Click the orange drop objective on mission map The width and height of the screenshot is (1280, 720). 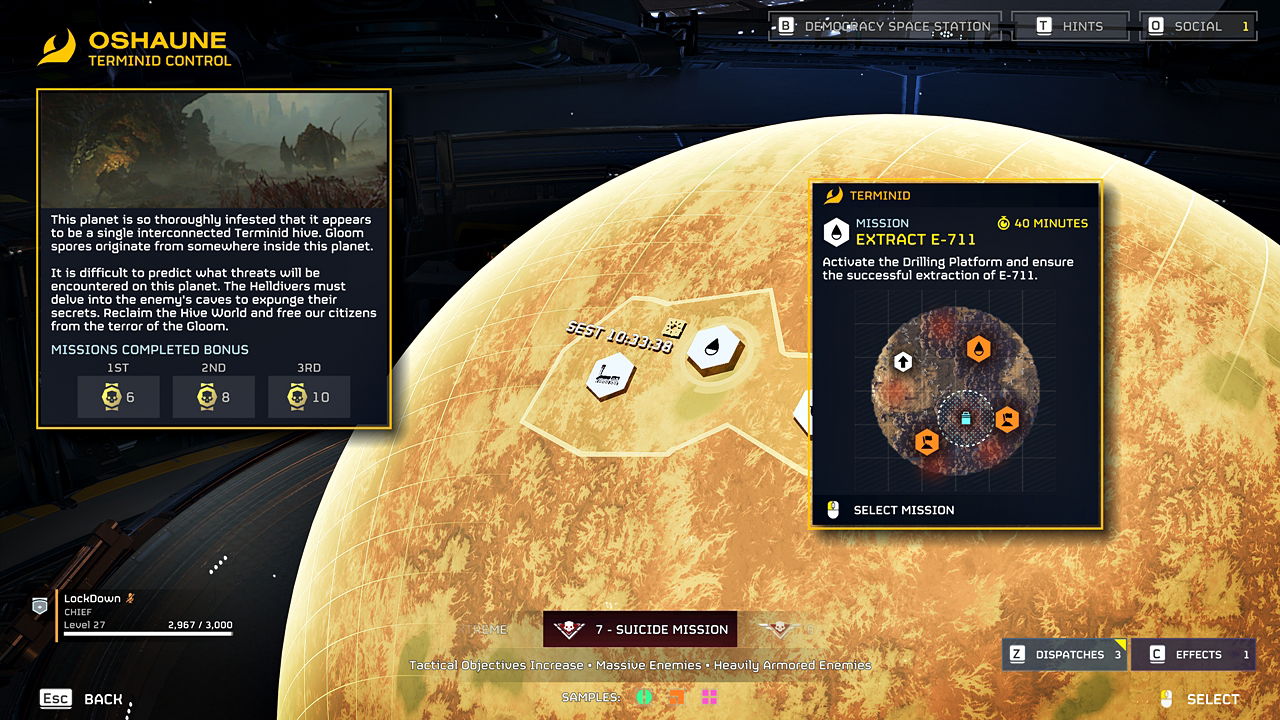[x=979, y=348]
